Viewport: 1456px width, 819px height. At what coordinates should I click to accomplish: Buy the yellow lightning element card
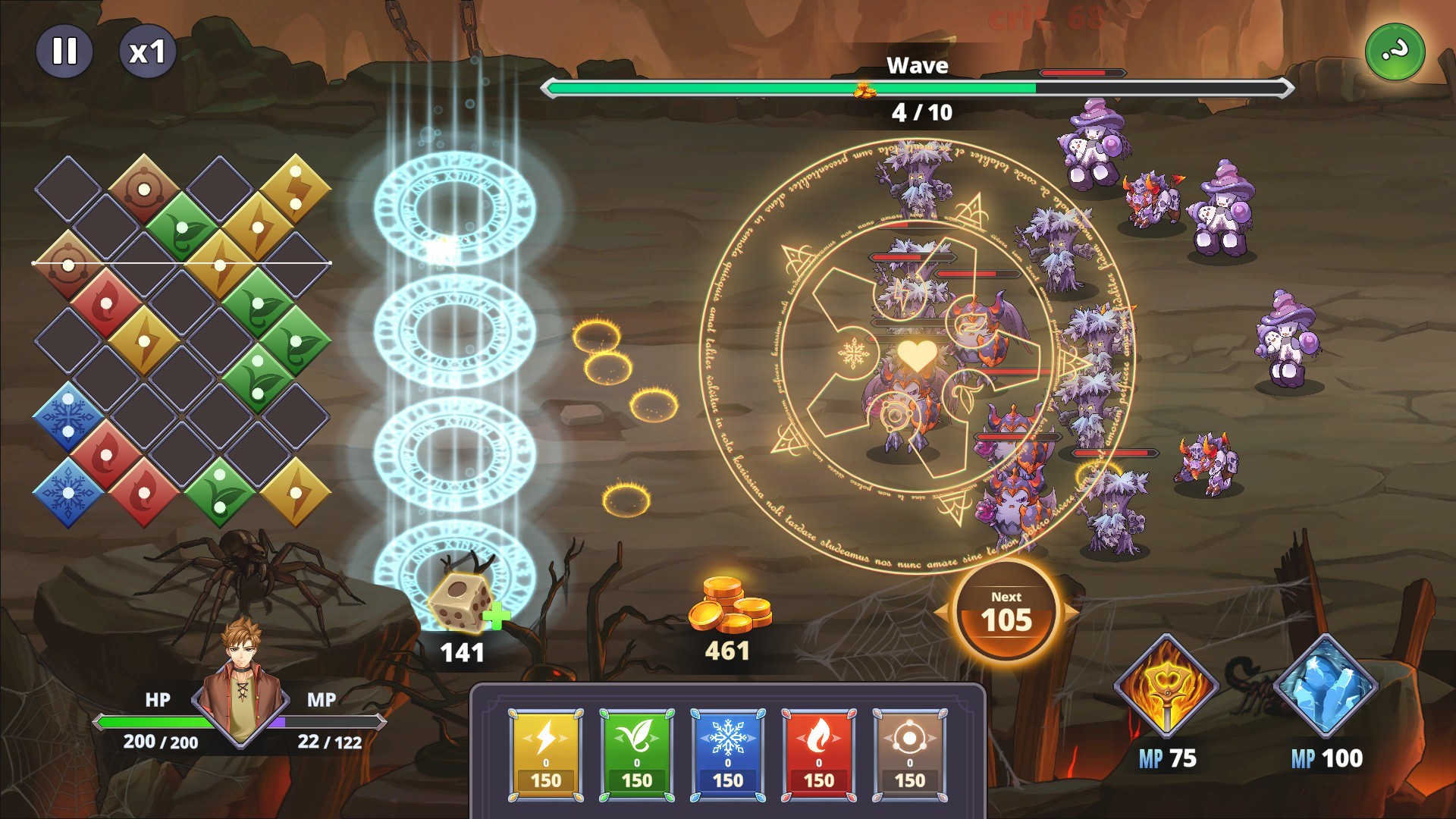pos(546,755)
